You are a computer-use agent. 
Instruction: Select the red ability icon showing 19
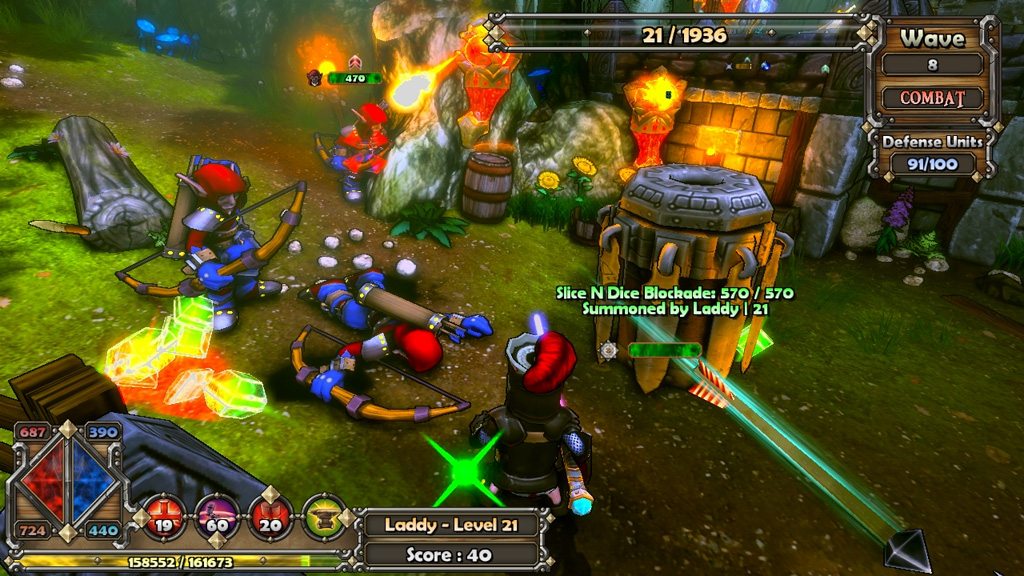click(x=164, y=517)
